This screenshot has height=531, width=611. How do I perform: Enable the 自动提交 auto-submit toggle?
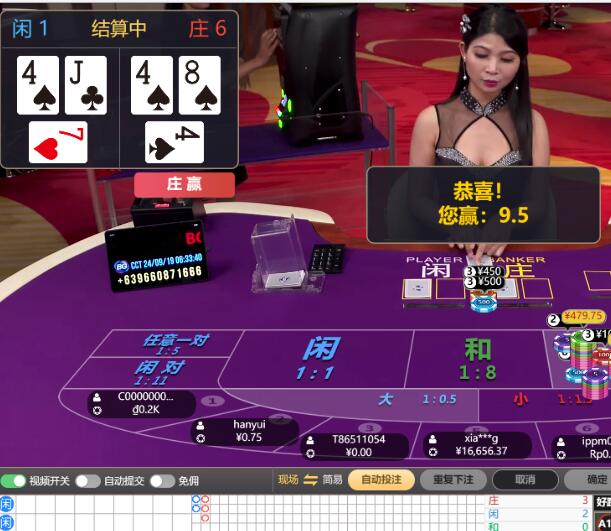87,481
